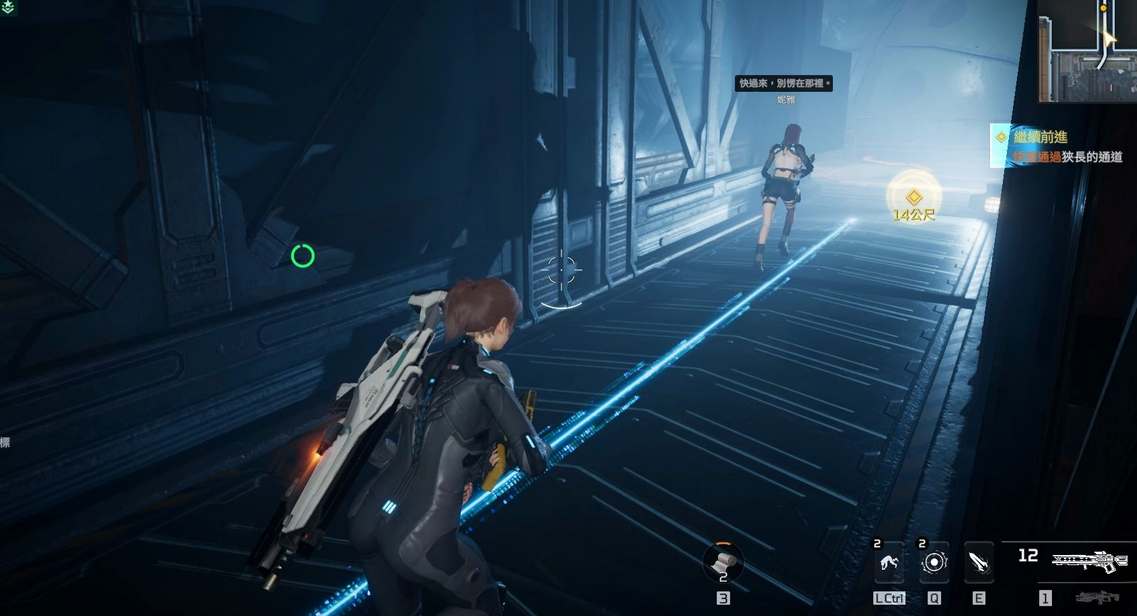Select the 繼續前進 objective tracker
This screenshot has height=616, width=1137.
[1056, 144]
